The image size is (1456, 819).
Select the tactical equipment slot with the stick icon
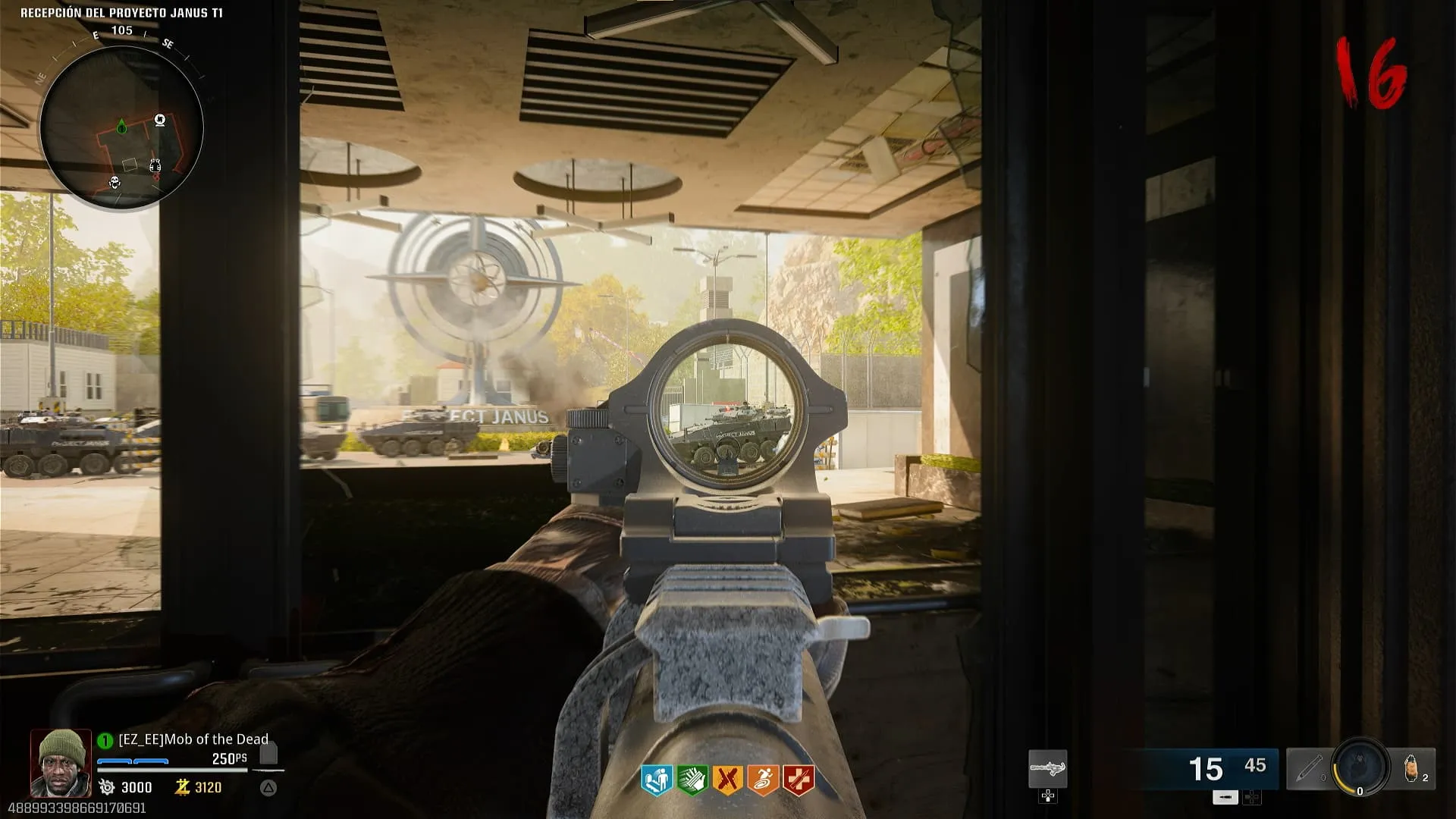point(1308,769)
